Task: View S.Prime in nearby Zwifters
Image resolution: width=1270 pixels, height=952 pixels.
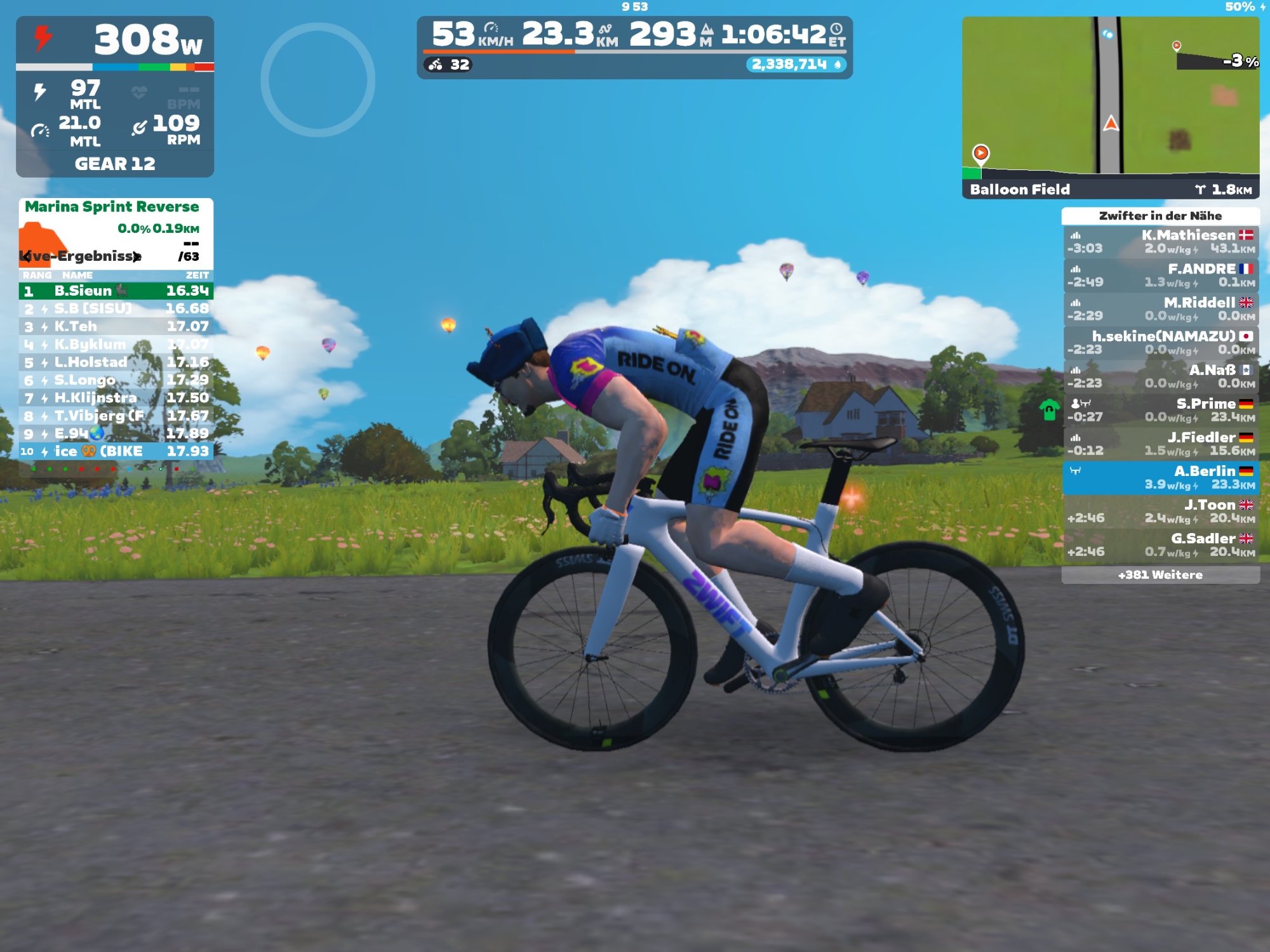Action: (1160, 410)
